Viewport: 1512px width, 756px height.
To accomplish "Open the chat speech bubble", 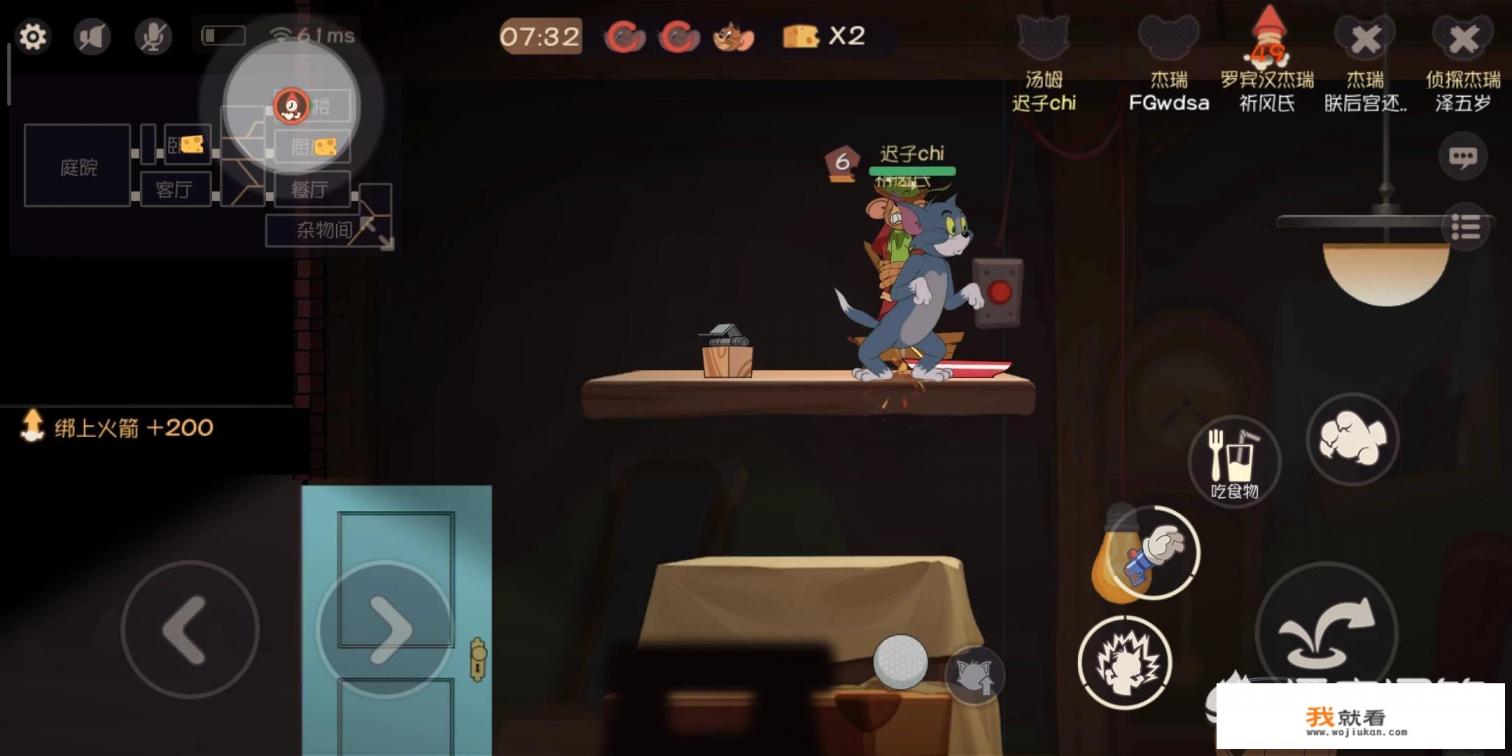I will (x=1463, y=157).
